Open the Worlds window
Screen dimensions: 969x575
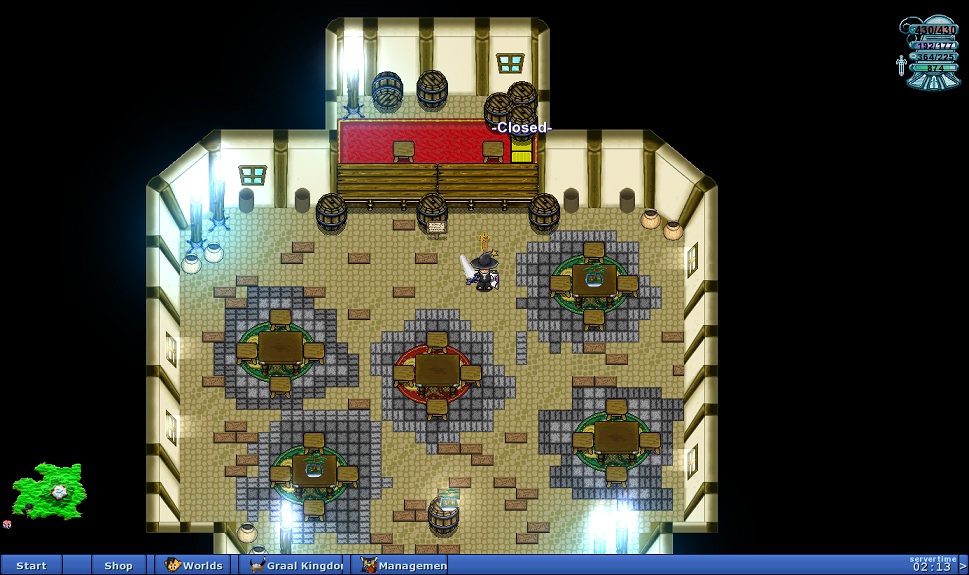click(194, 565)
